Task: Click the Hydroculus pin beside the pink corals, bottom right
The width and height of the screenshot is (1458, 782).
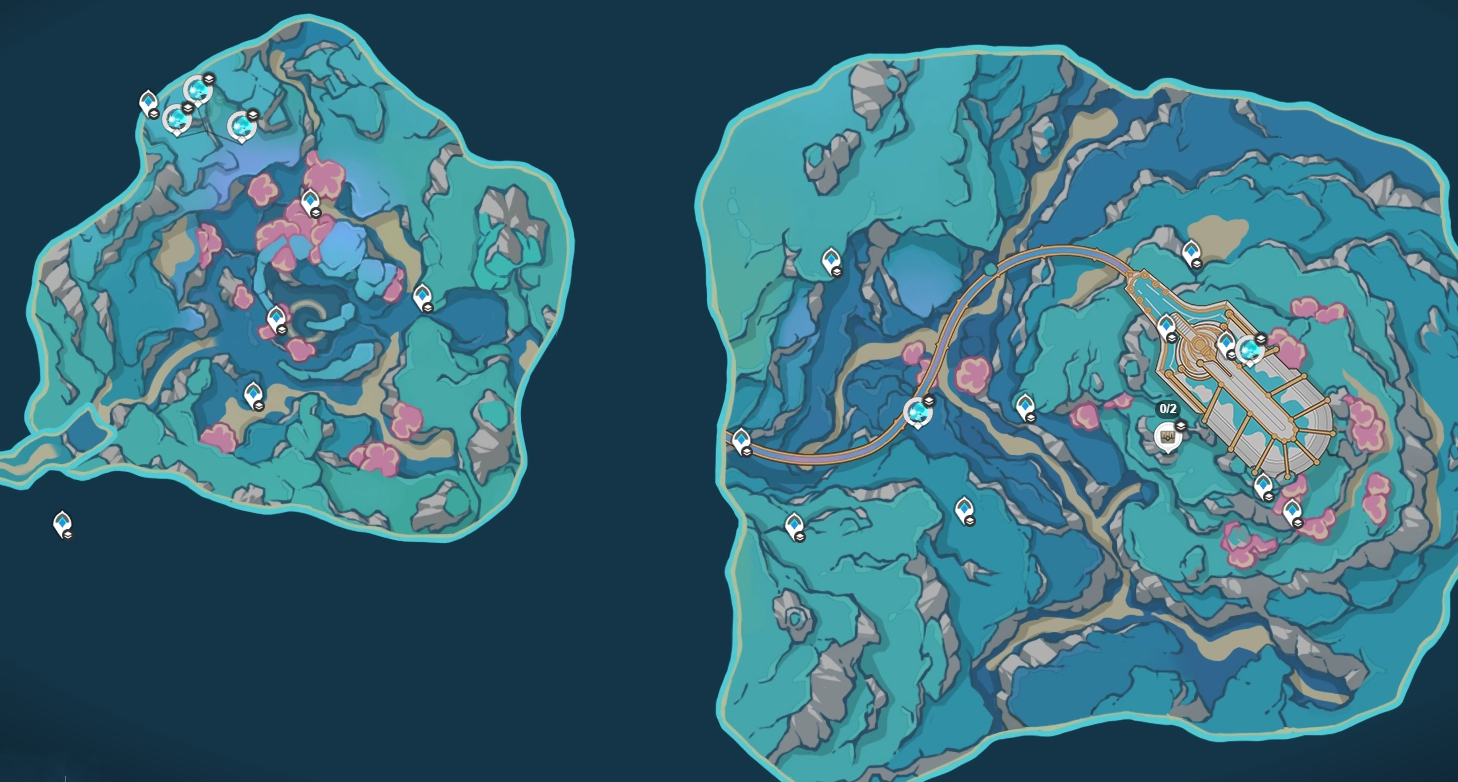Action: [x=1291, y=510]
